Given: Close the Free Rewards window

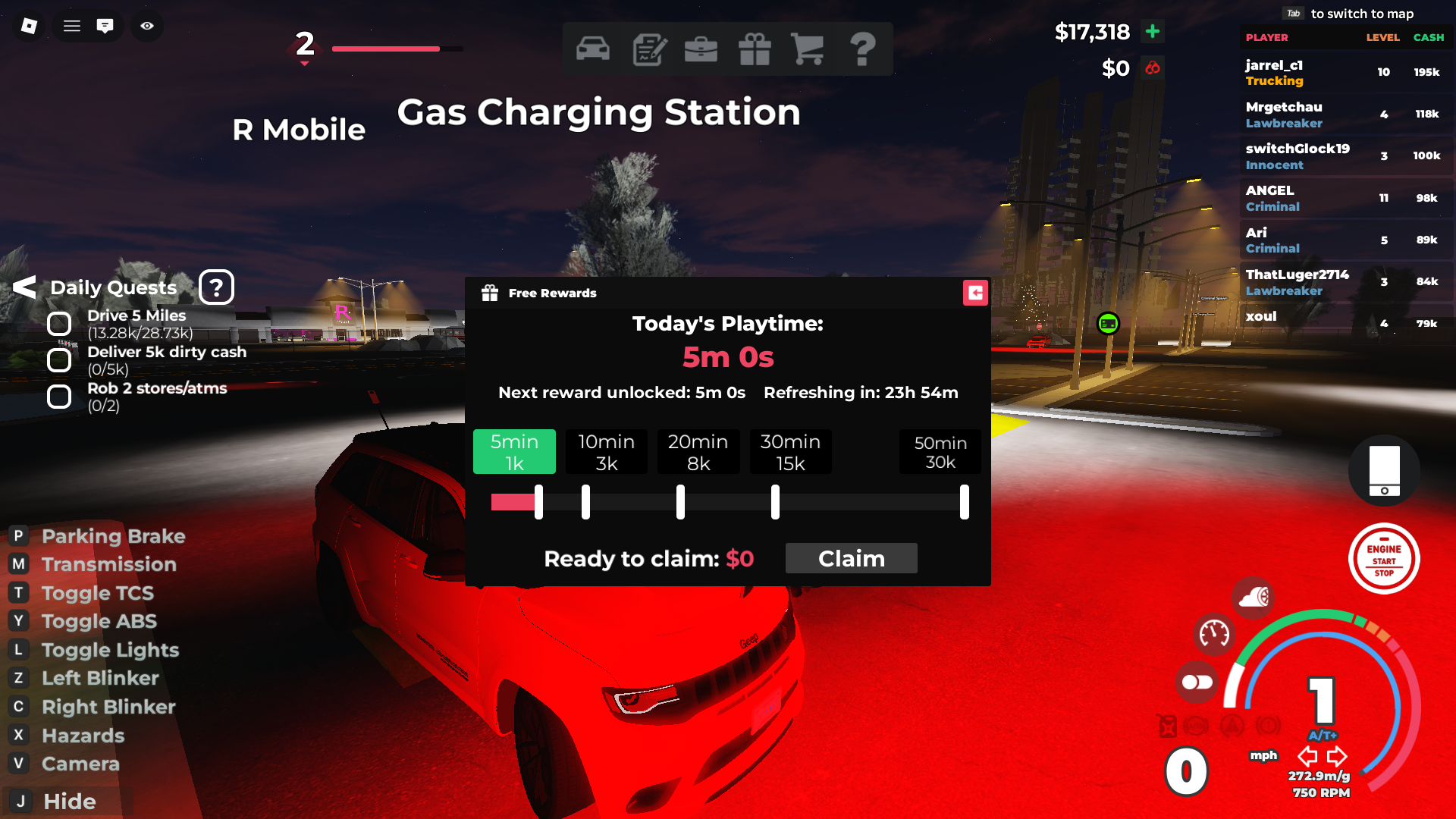Looking at the screenshot, I should pyautogui.click(x=975, y=293).
